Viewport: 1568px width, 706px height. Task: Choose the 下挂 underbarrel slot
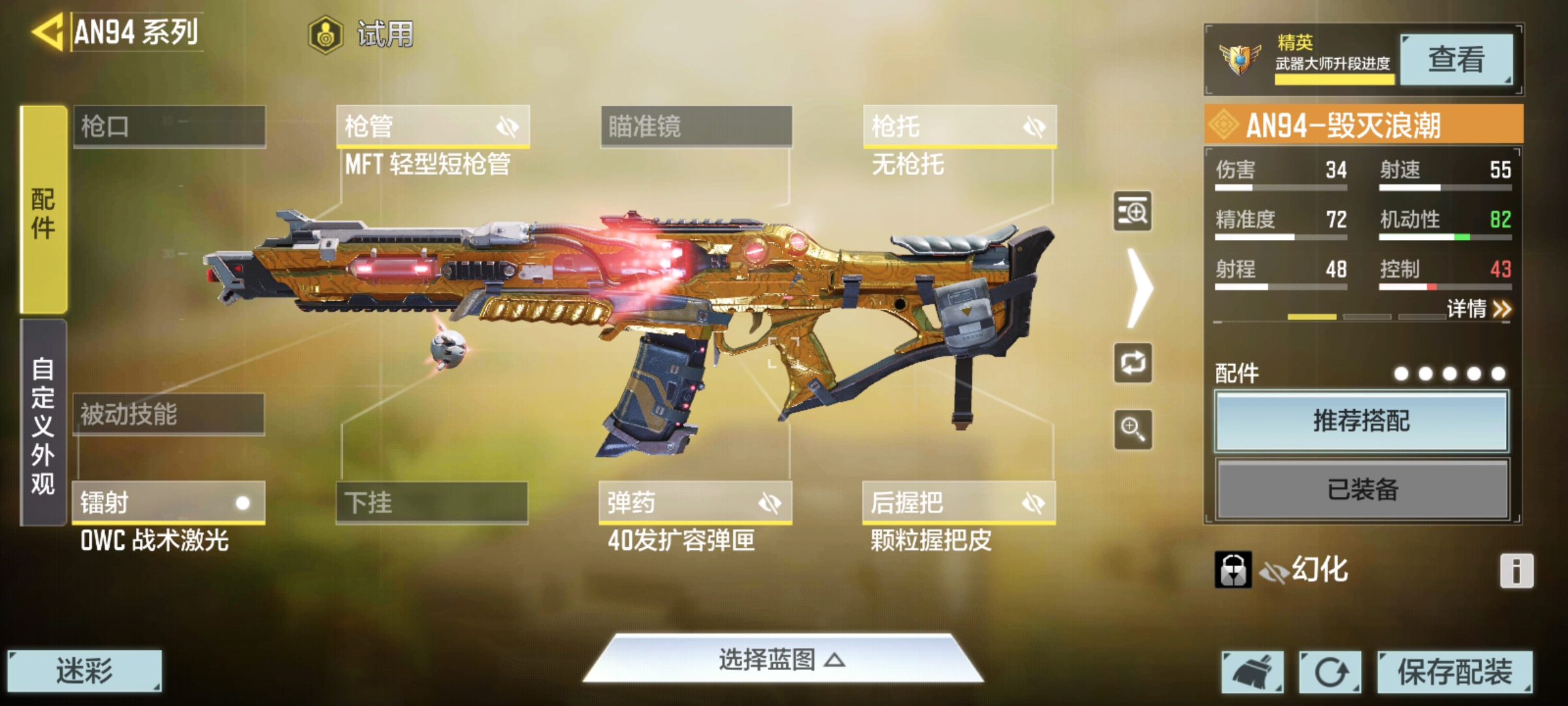click(432, 503)
